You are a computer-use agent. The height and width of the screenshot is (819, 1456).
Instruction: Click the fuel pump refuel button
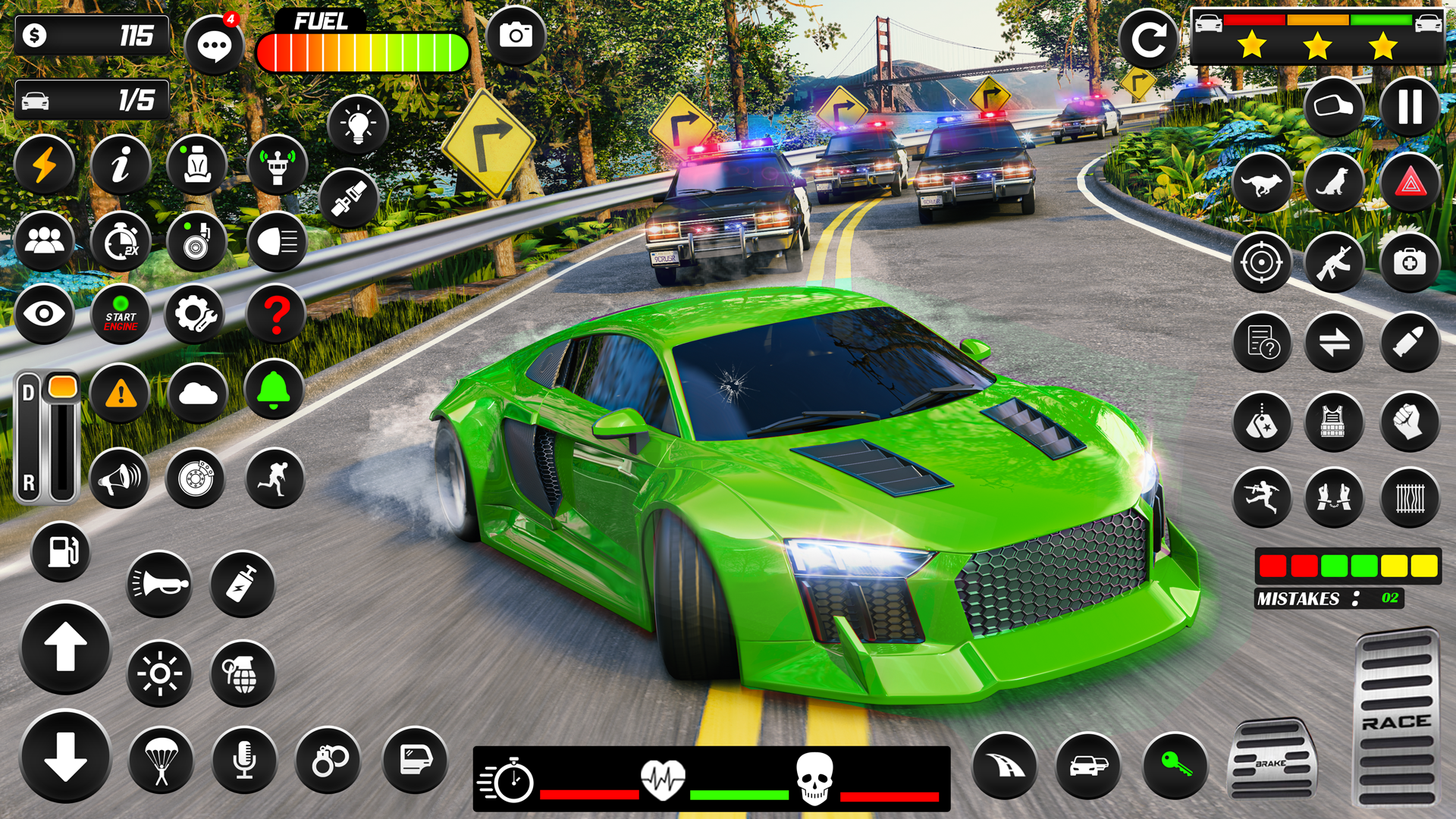coord(61,551)
